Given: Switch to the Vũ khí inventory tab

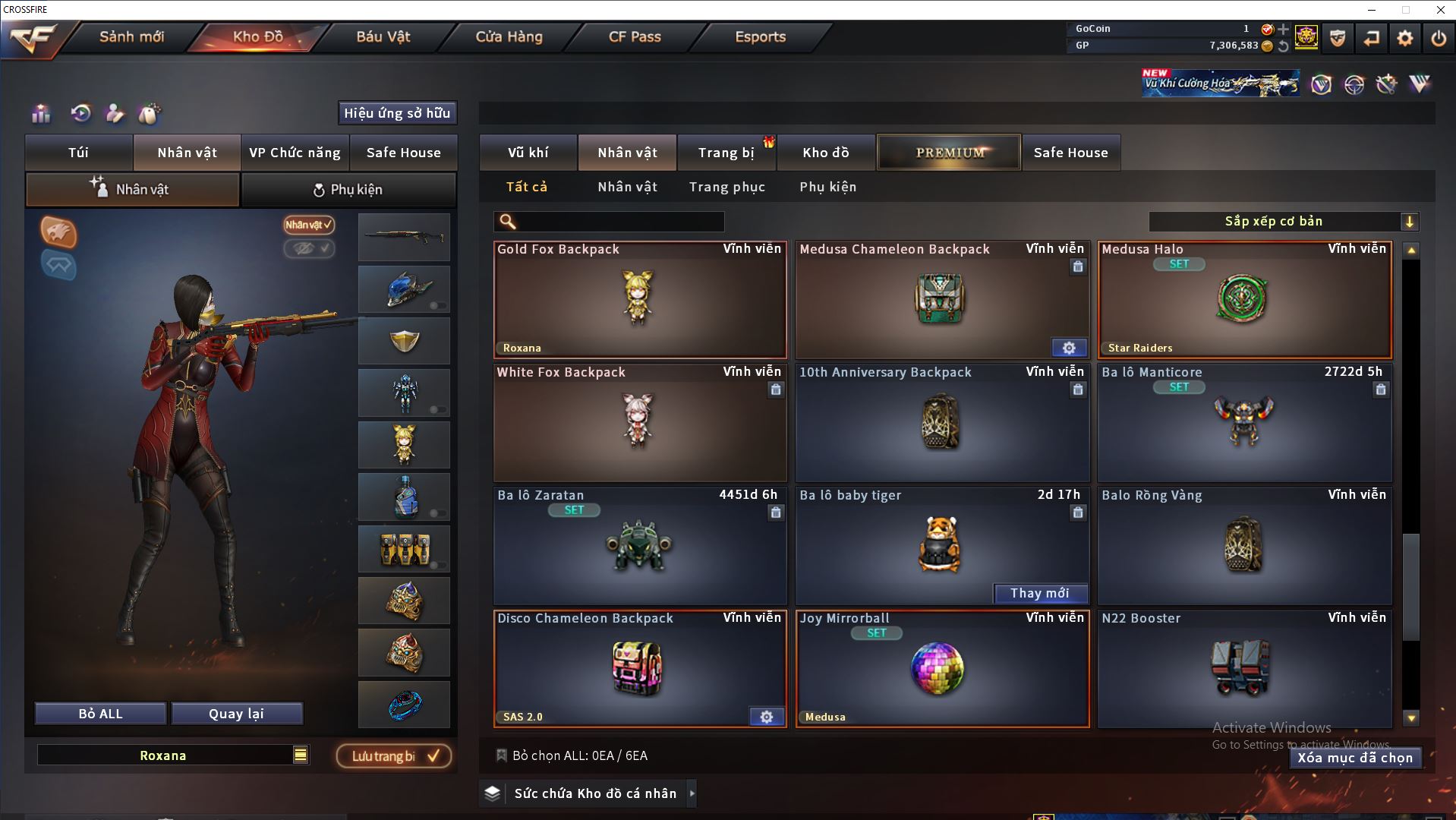Looking at the screenshot, I should tap(528, 153).
